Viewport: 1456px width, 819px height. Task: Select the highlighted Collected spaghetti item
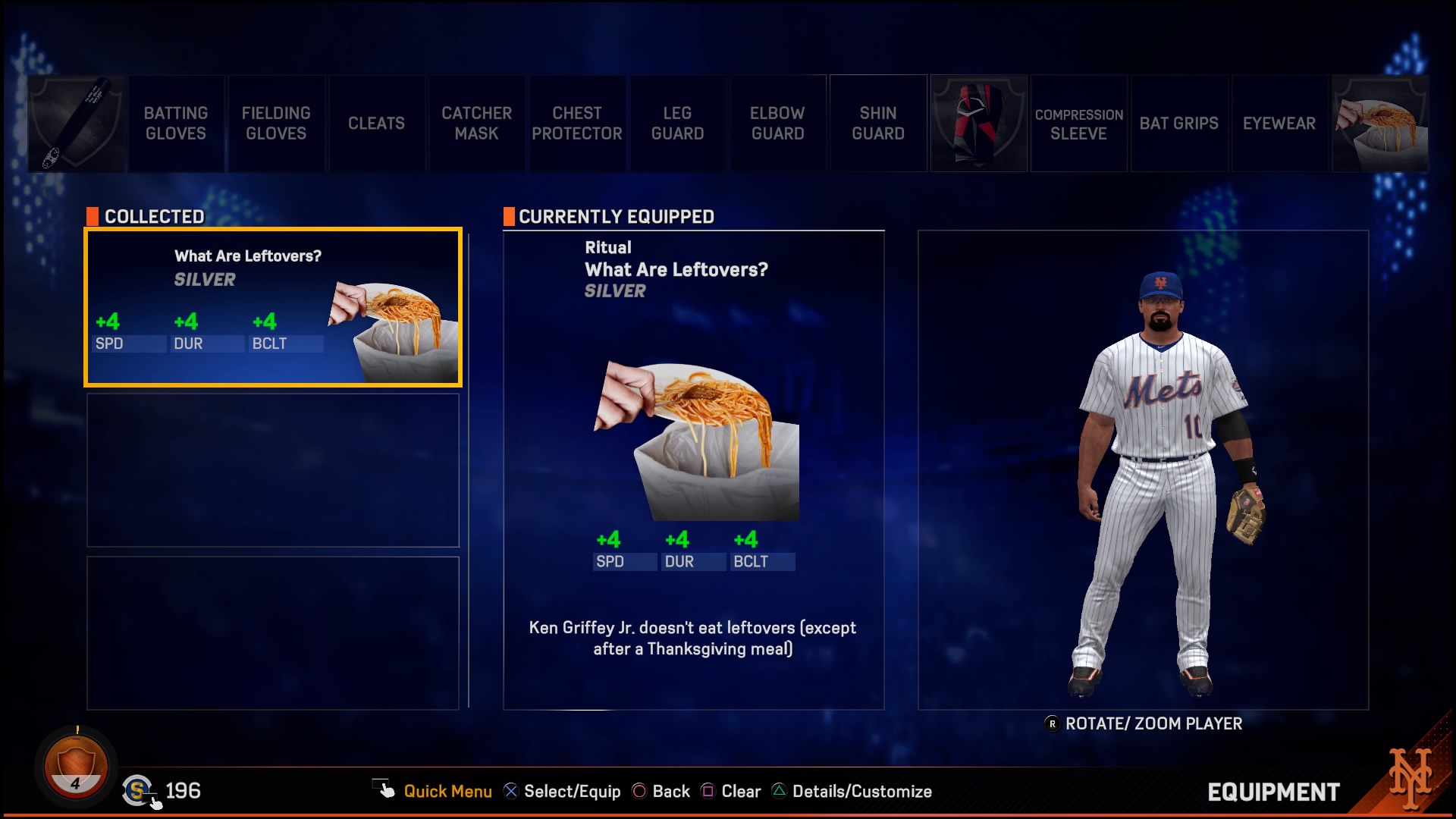point(273,307)
